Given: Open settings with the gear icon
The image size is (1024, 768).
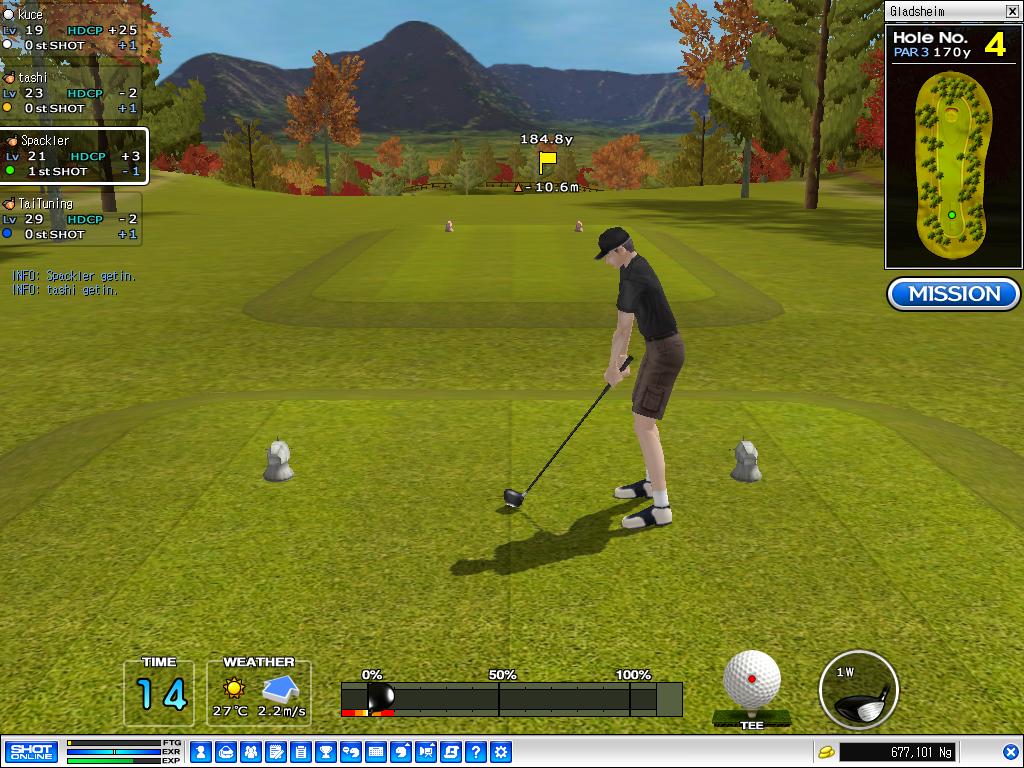Looking at the screenshot, I should tap(501, 752).
